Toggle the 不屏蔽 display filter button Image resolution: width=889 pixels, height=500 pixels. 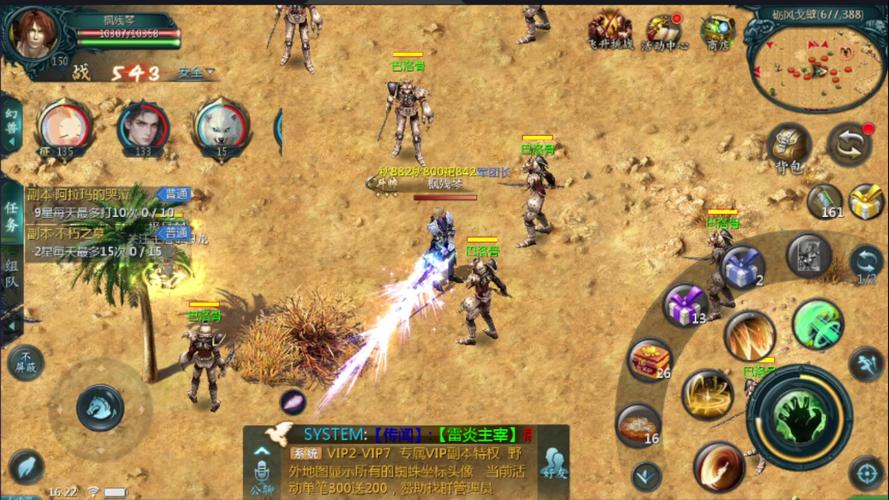25,363
